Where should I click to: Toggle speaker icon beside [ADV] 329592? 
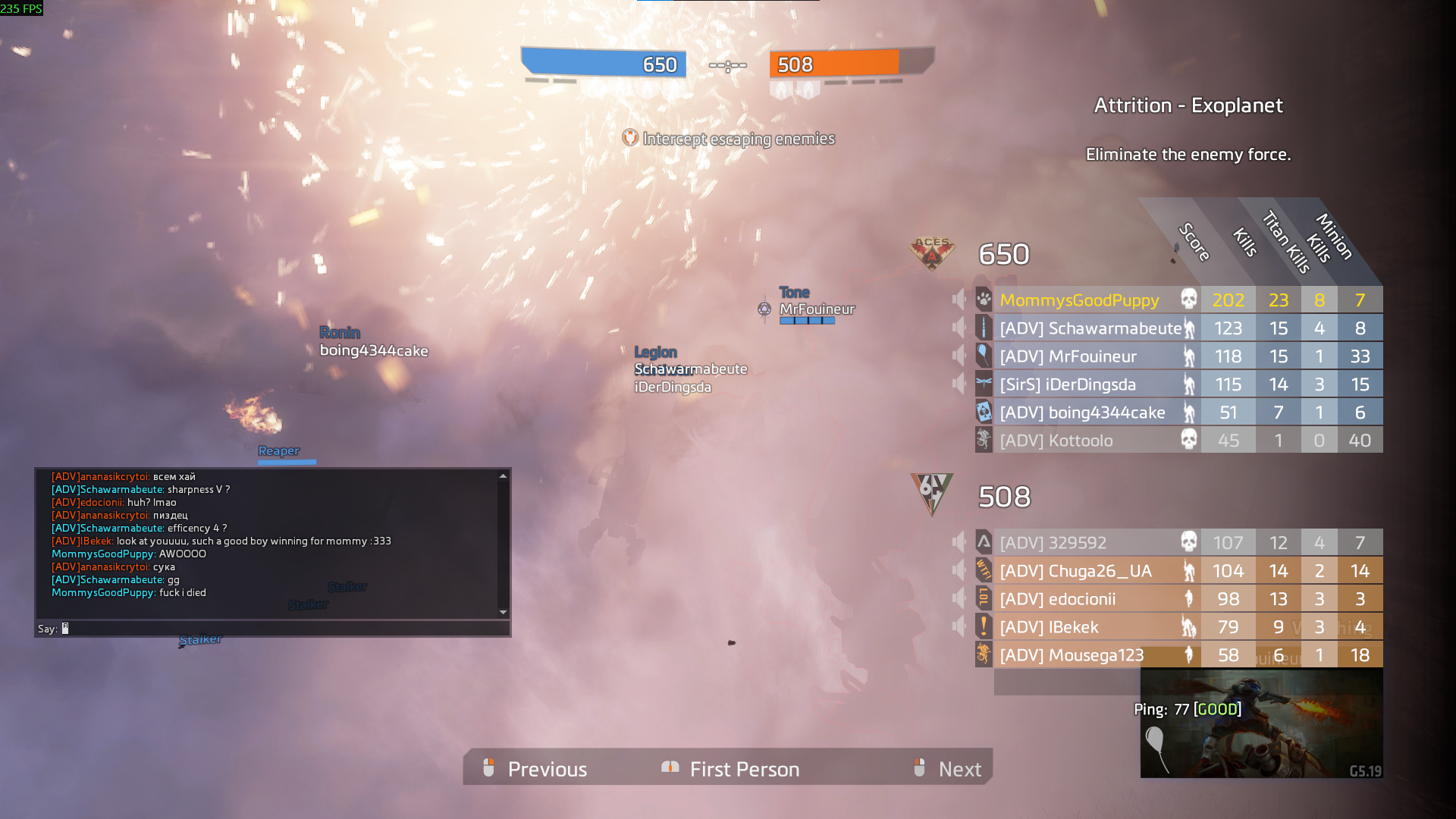click(959, 542)
